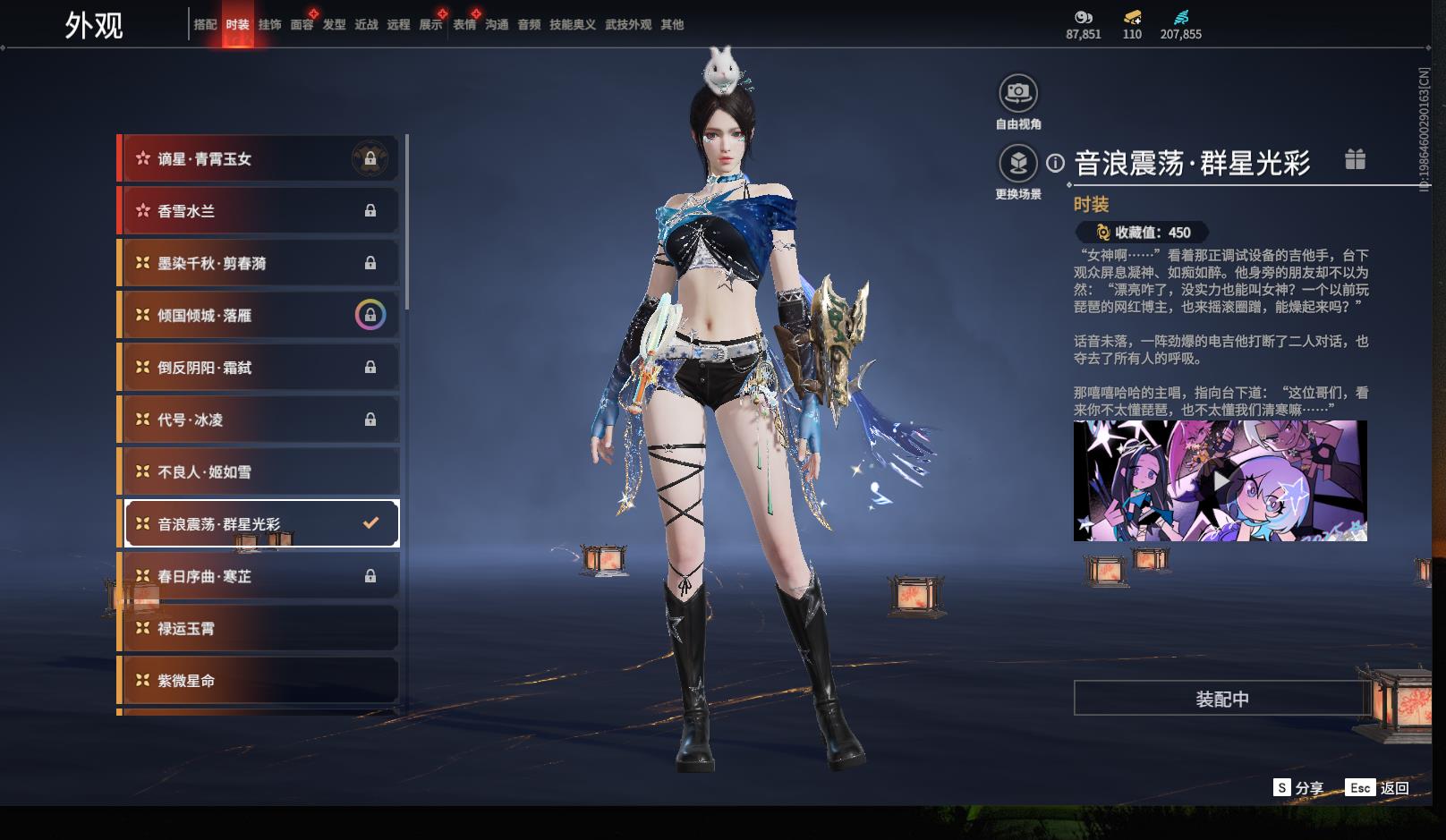Open the 更换场景 scene changer
1446x840 pixels.
(1018, 164)
